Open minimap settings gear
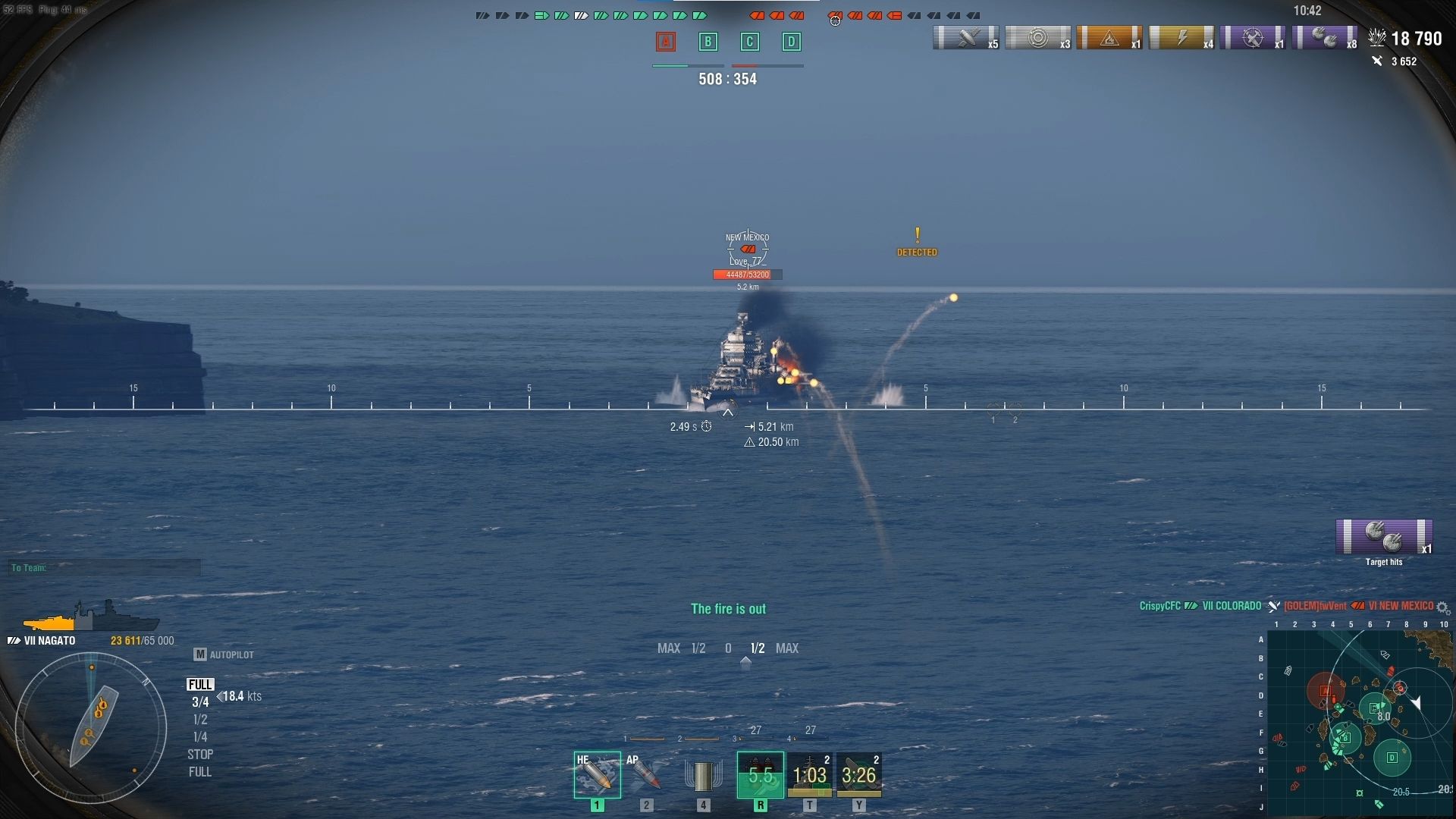The height and width of the screenshot is (819, 1456). click(x=1442, y=608)
